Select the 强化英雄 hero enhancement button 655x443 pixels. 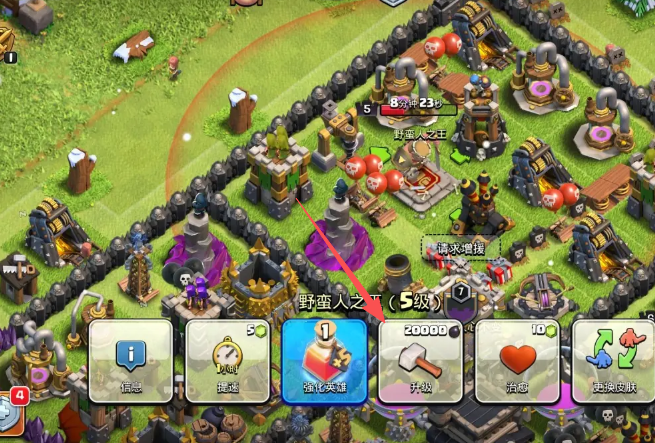(322, 361)
